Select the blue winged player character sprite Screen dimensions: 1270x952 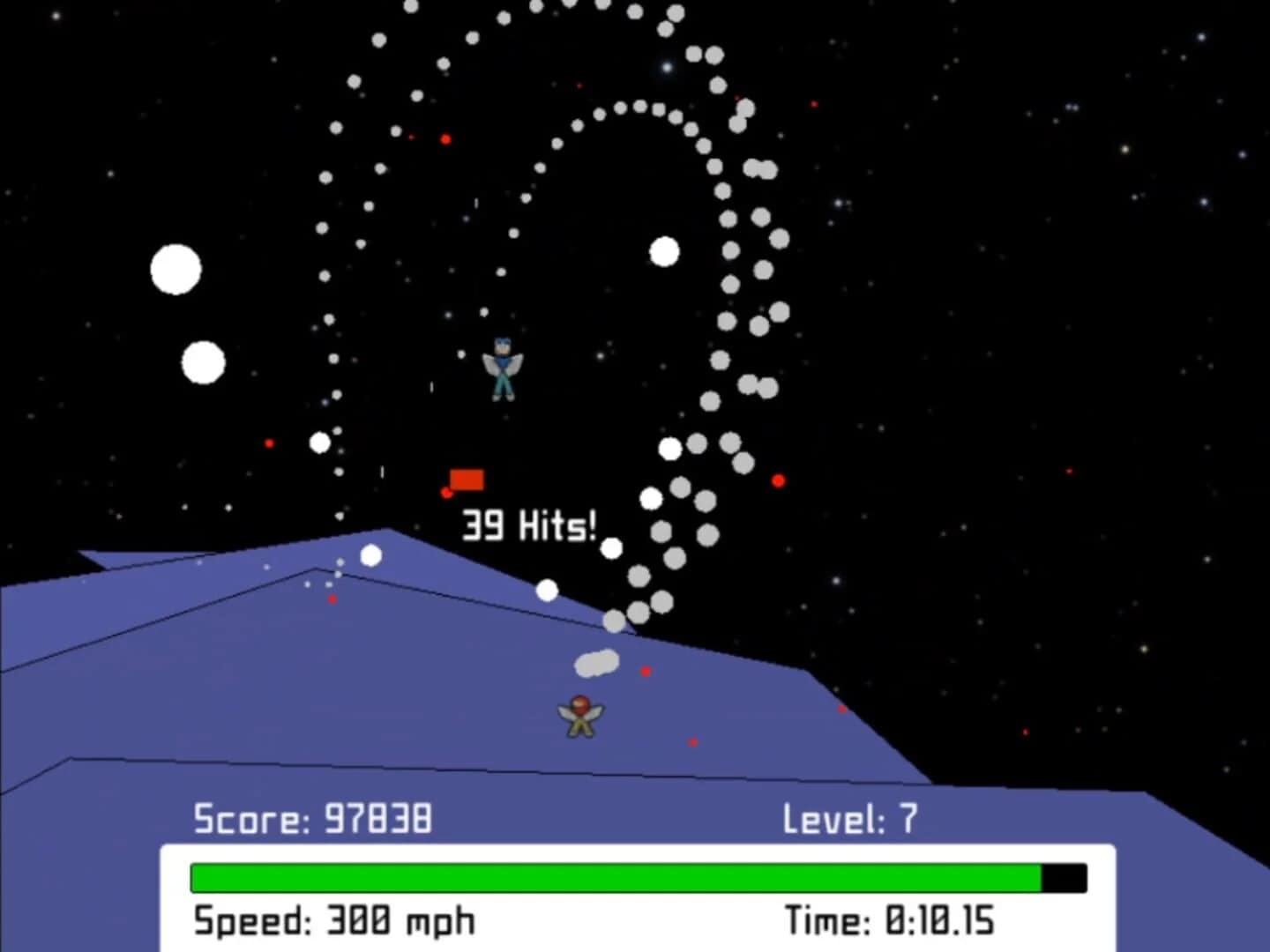504,368
